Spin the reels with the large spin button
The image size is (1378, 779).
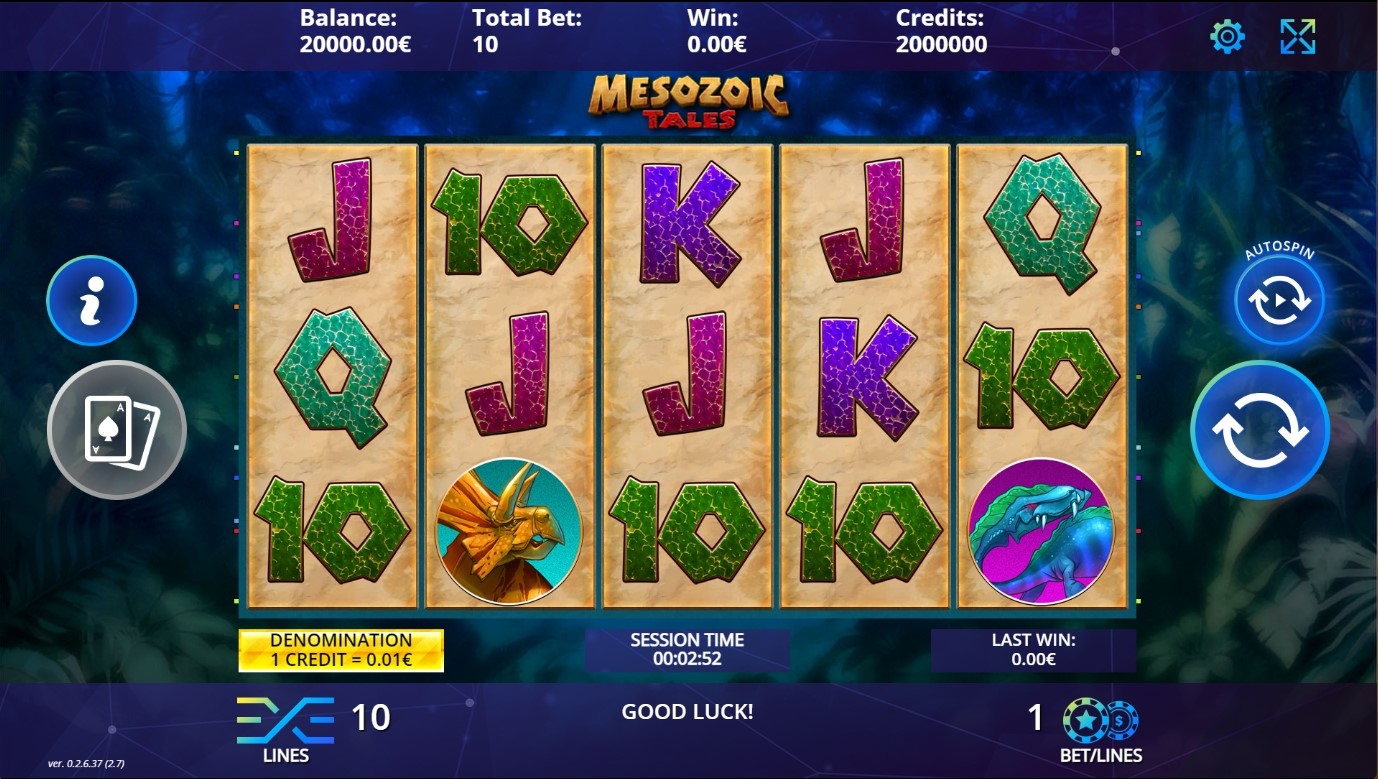[1259, 429]
